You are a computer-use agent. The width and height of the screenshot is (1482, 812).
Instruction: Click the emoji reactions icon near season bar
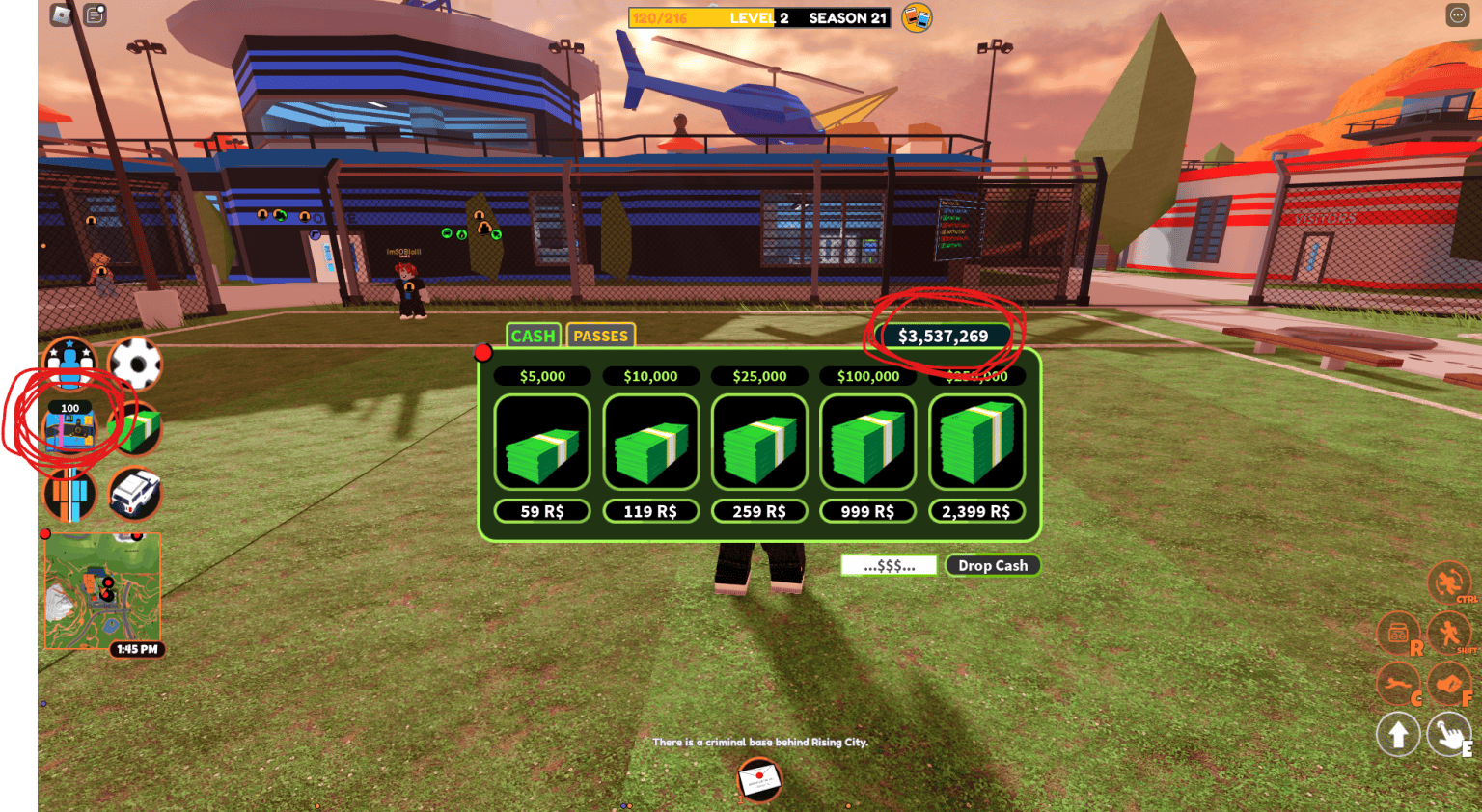[913, 16]
